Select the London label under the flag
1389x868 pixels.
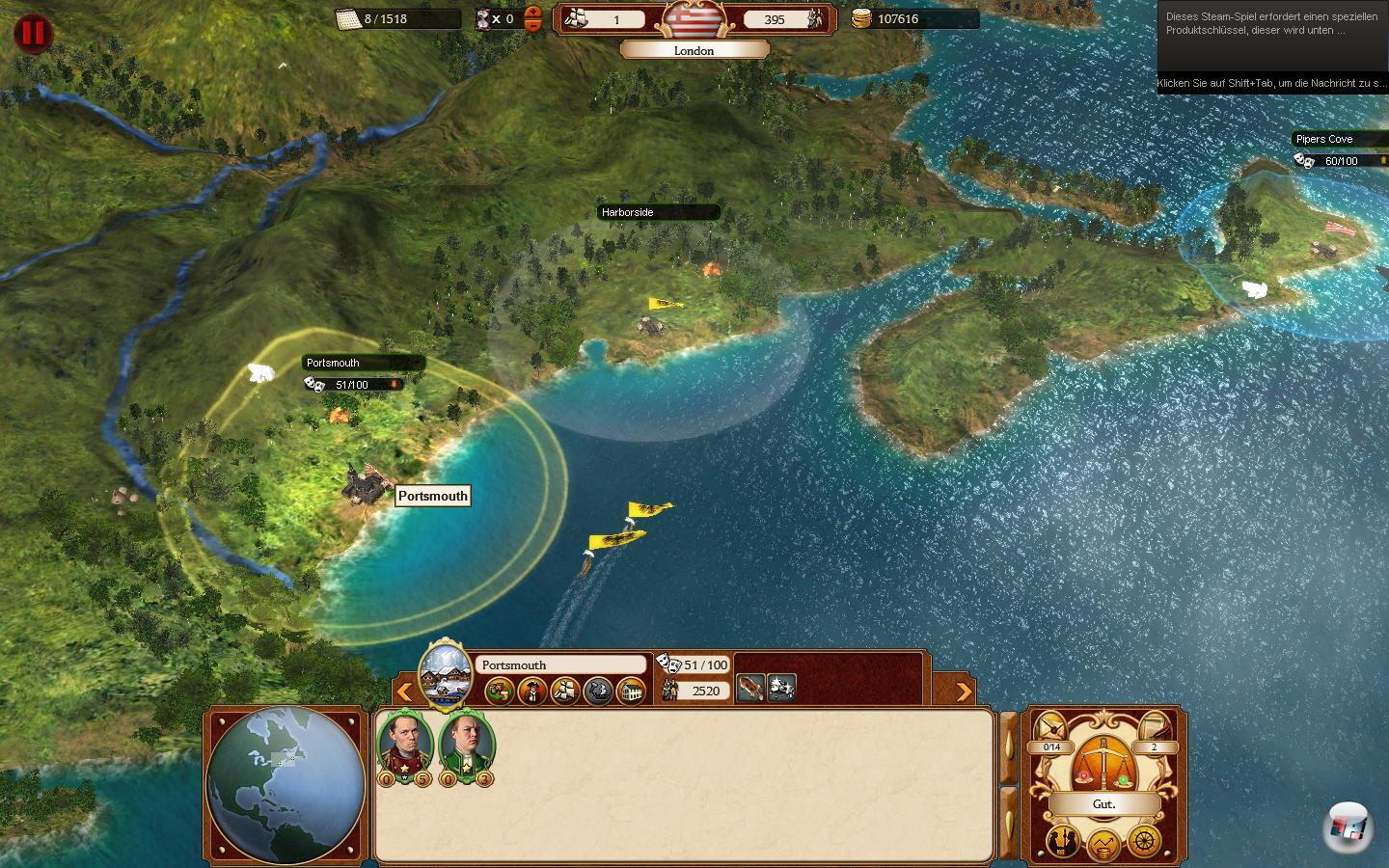(694, 51)
